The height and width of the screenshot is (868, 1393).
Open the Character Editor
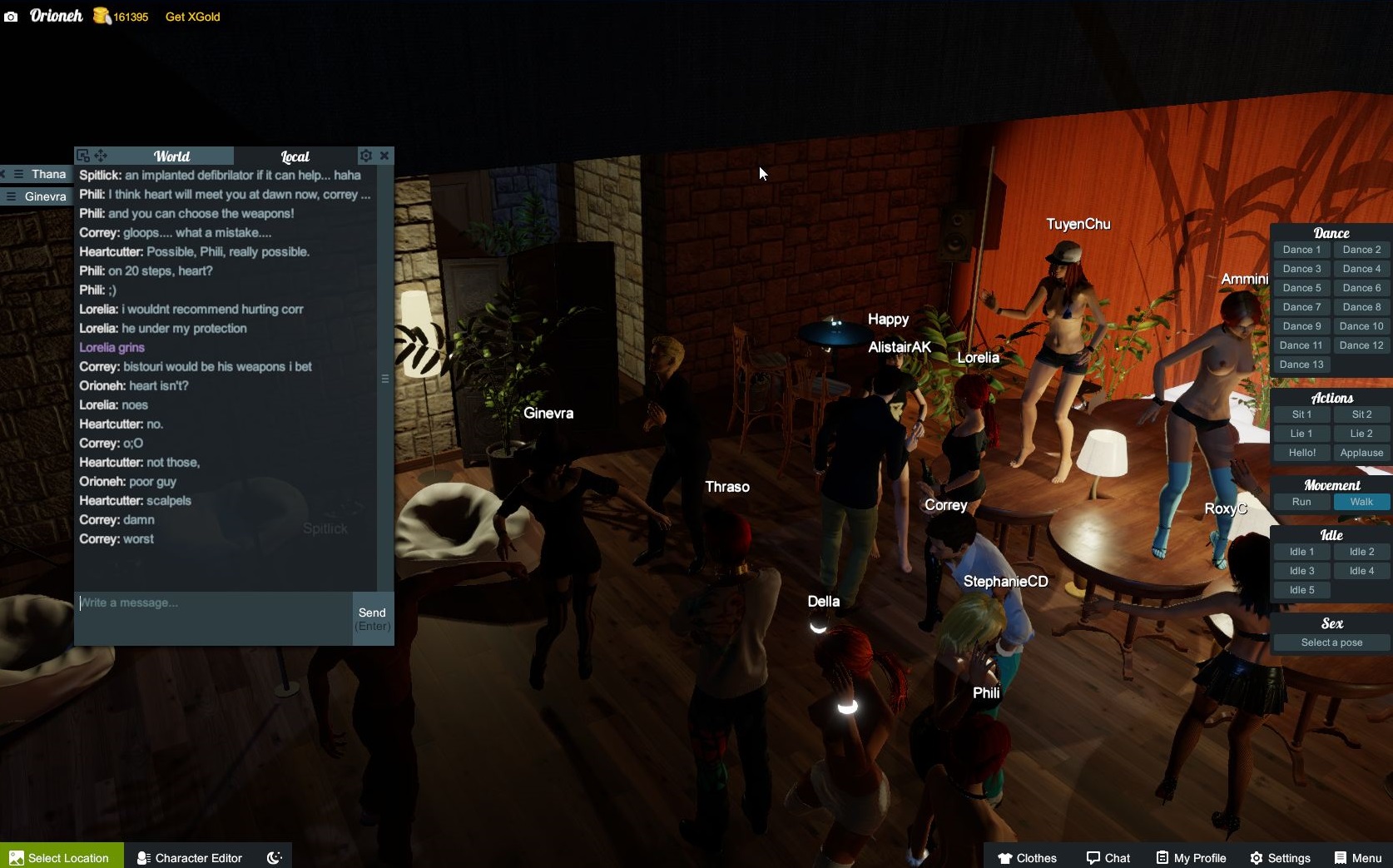(x=190, y=857)
